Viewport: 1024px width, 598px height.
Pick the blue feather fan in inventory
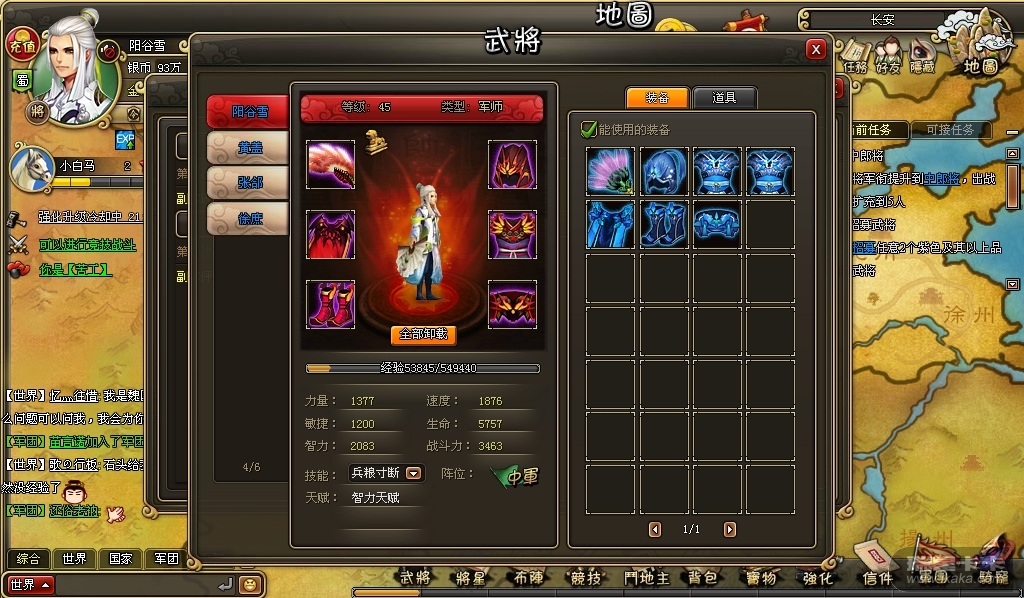click(x=611, y=172)
